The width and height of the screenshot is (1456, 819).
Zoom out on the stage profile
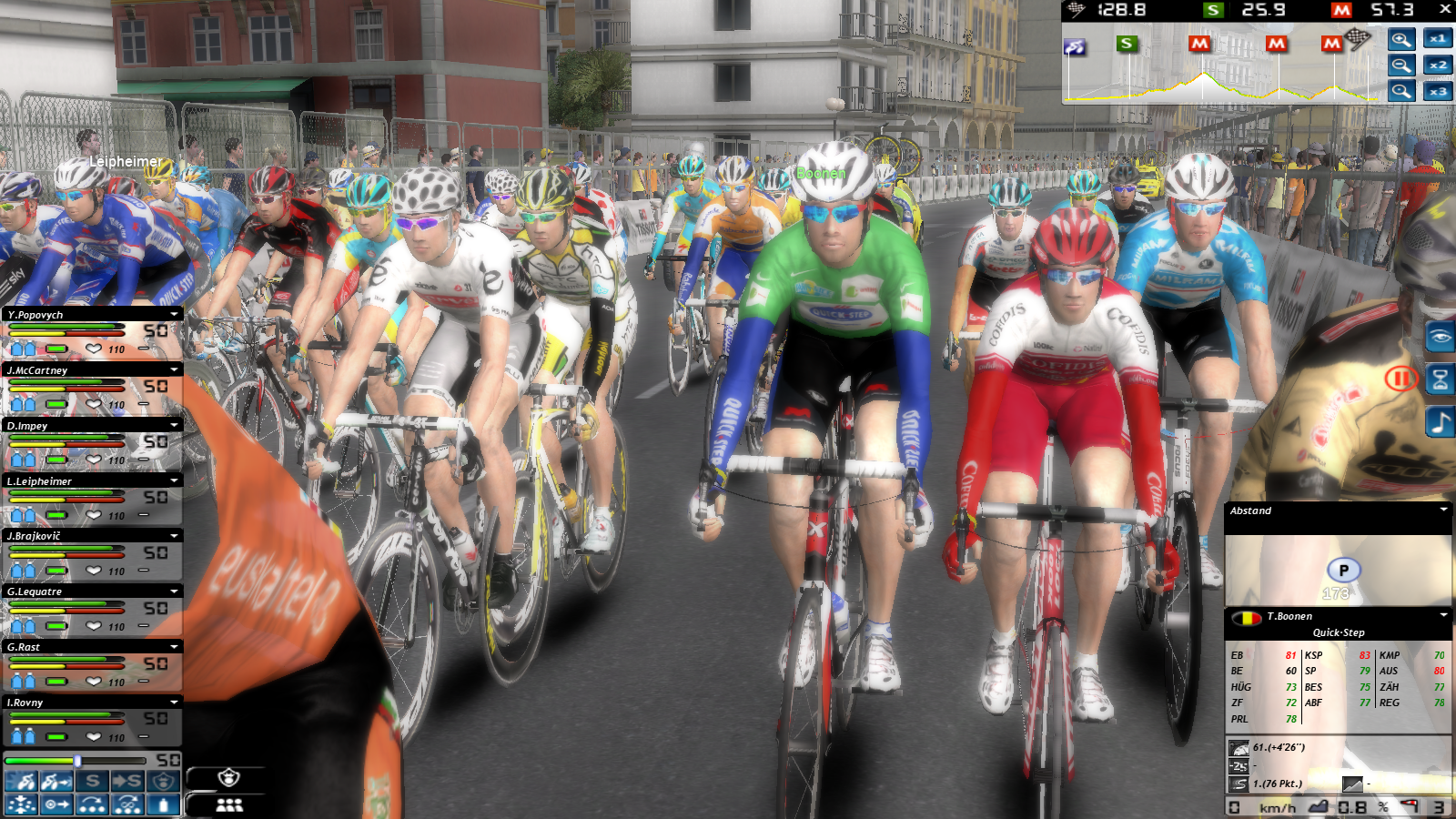click(x=1400, y=66)
